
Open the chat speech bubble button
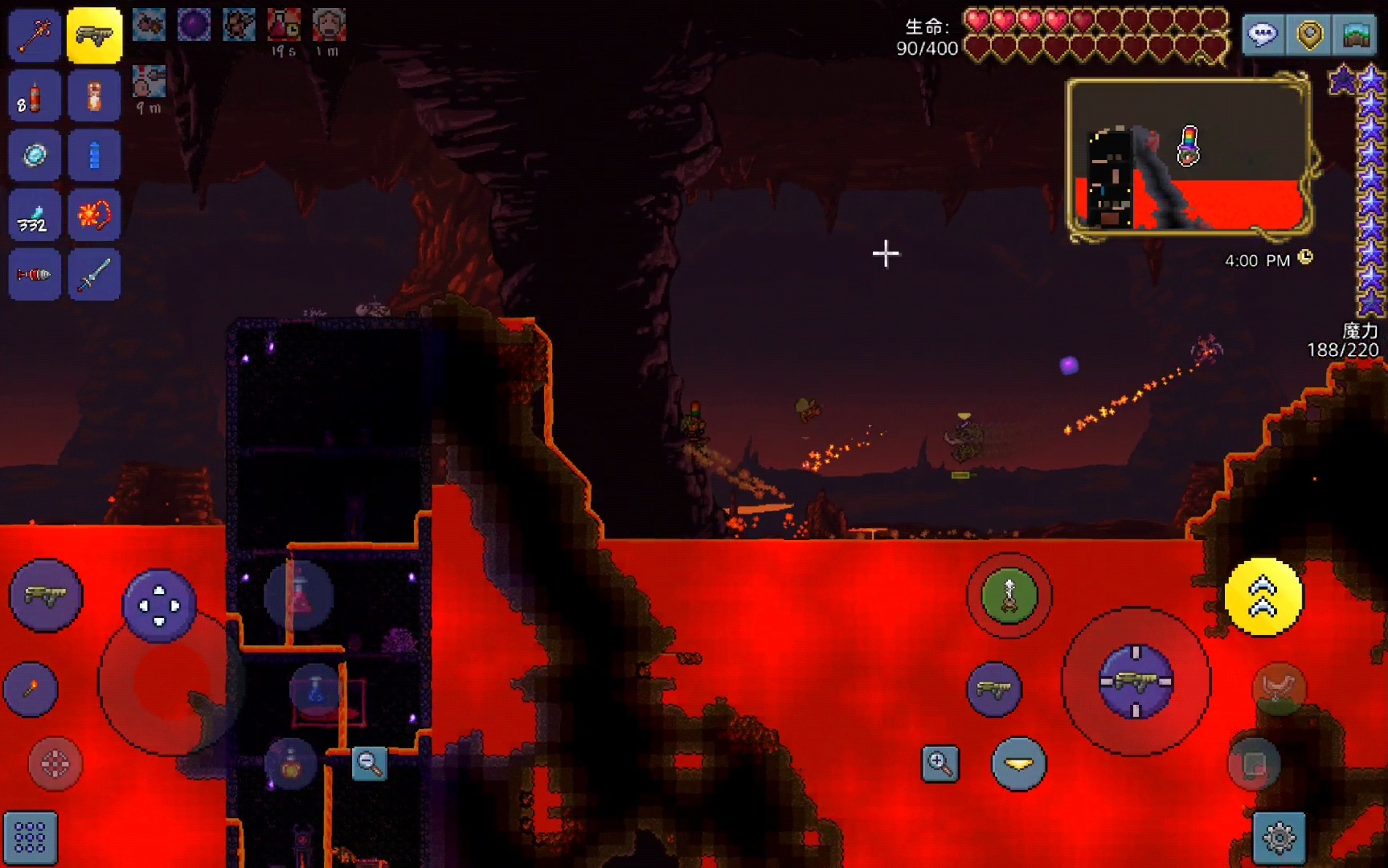pos(1263,35)
